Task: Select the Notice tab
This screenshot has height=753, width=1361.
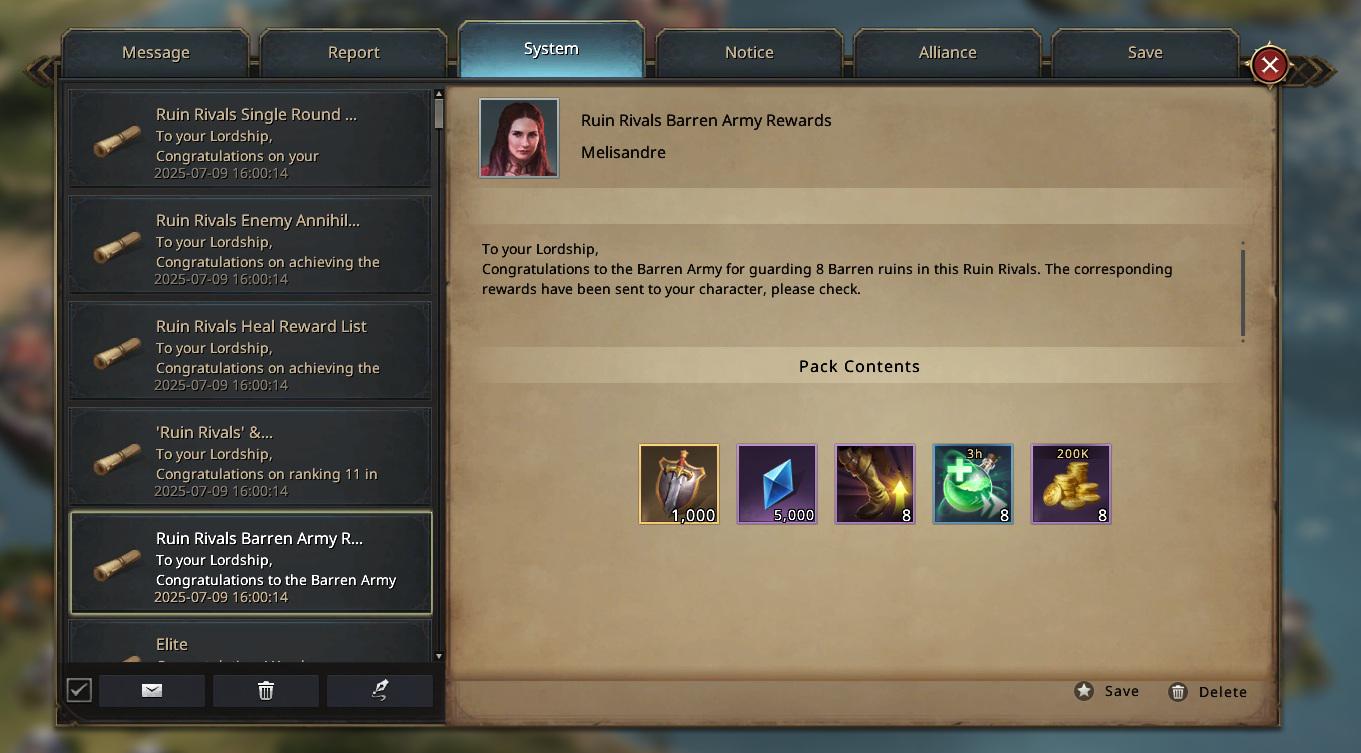Action: click(749, 53)
